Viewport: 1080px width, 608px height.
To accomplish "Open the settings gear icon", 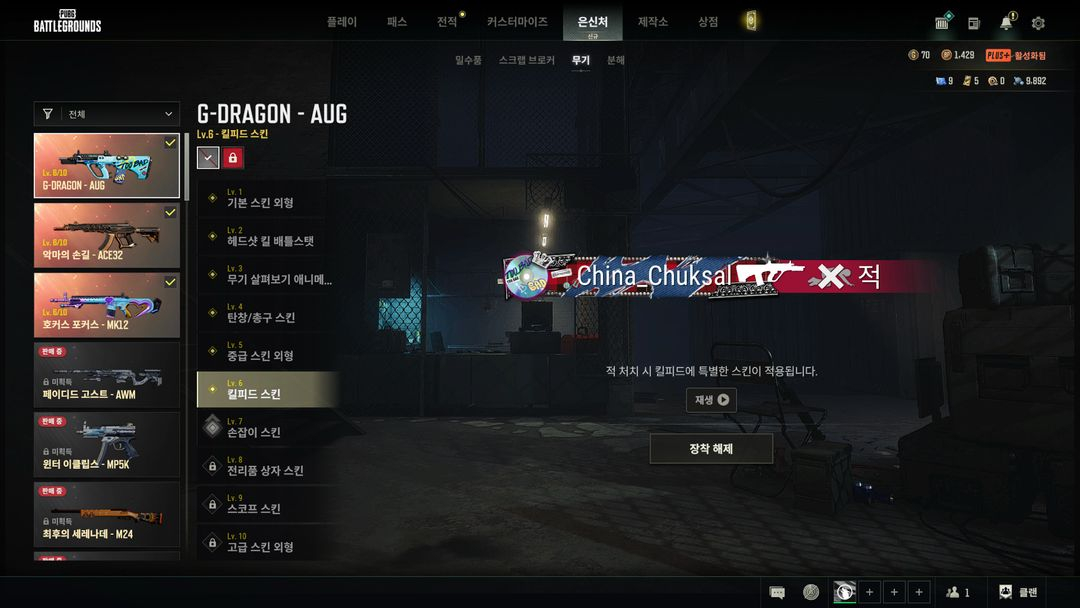I will 1038,23.
